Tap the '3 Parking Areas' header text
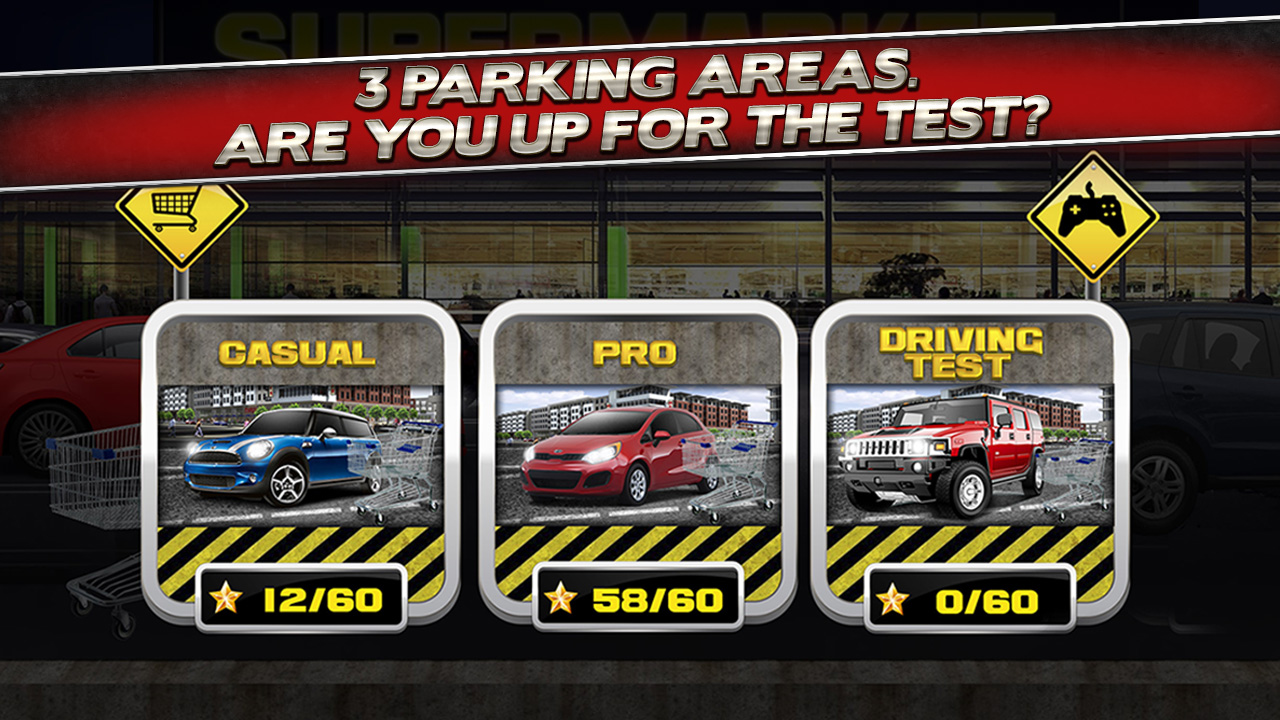The width and height of the screenshot is (1280, 720). (x=640, y=100)
